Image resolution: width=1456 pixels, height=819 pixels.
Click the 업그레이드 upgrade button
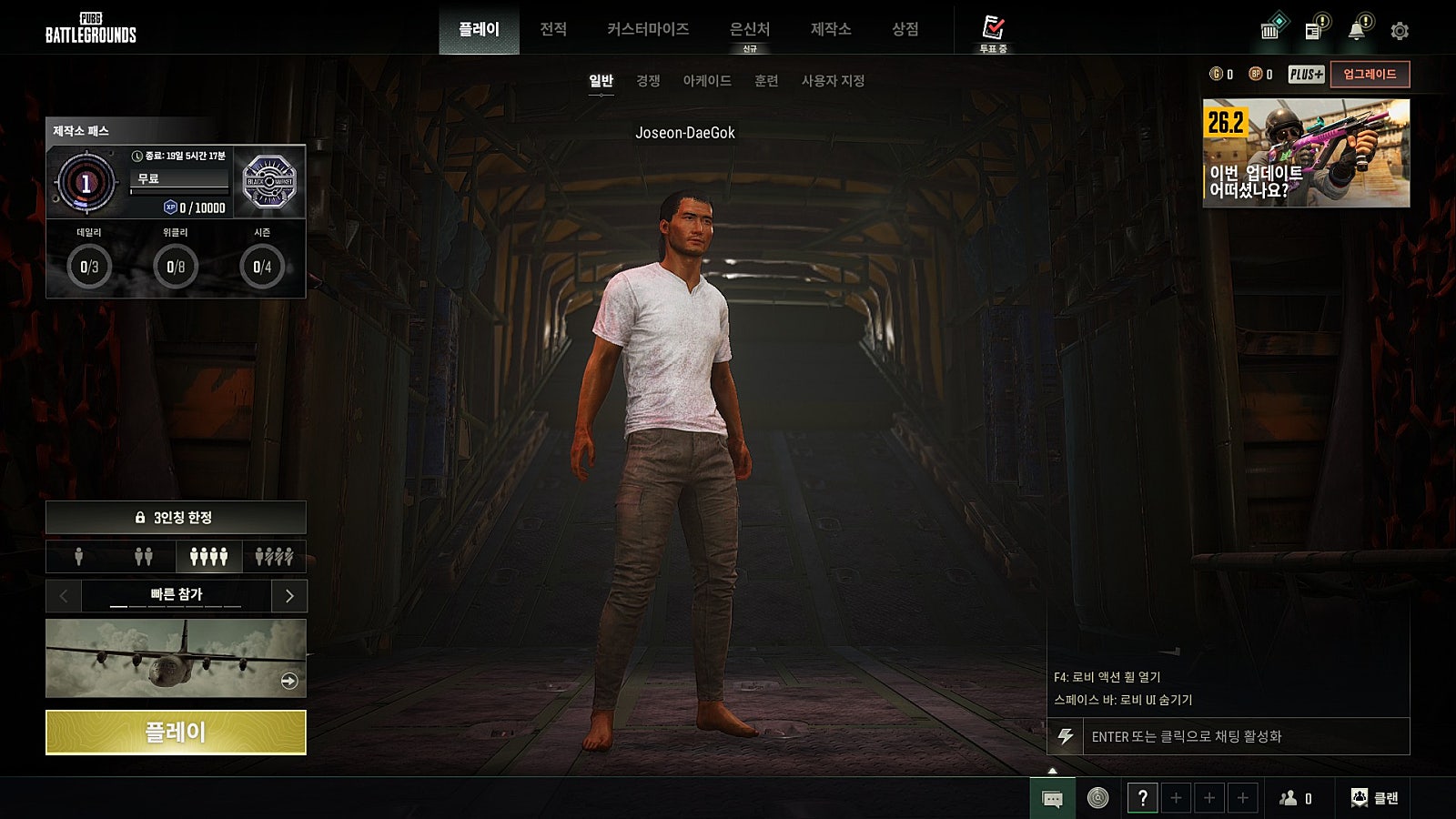pos(1370,75)
